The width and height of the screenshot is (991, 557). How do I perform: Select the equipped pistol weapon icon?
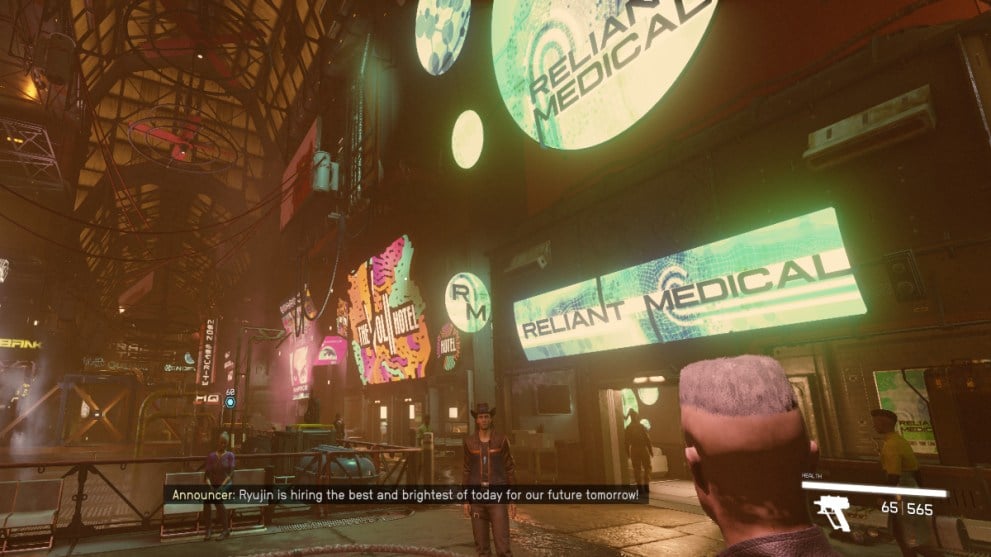pyautogui.click(x=832, y=511)
